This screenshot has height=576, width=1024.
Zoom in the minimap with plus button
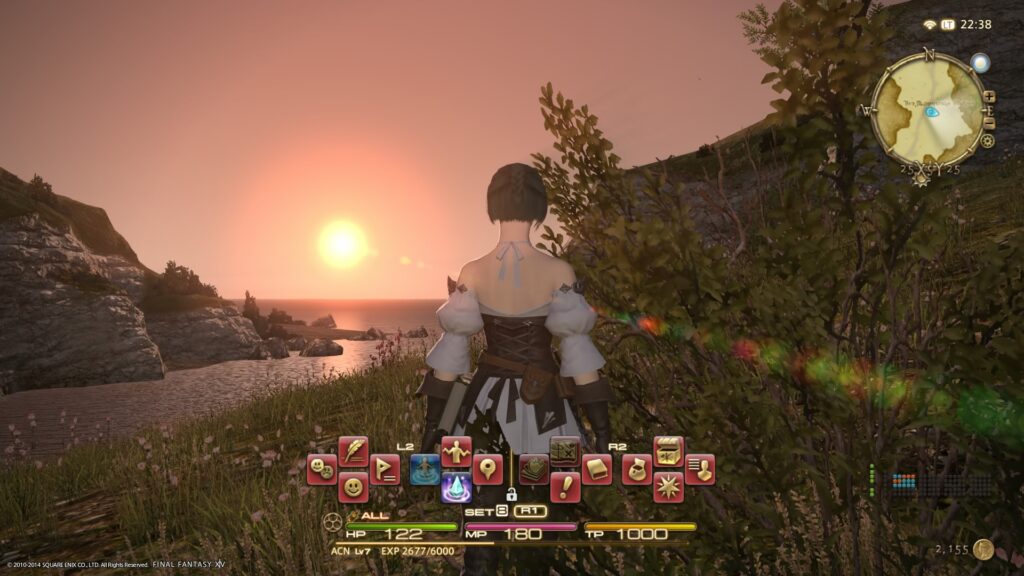click(x=989, y=97)
